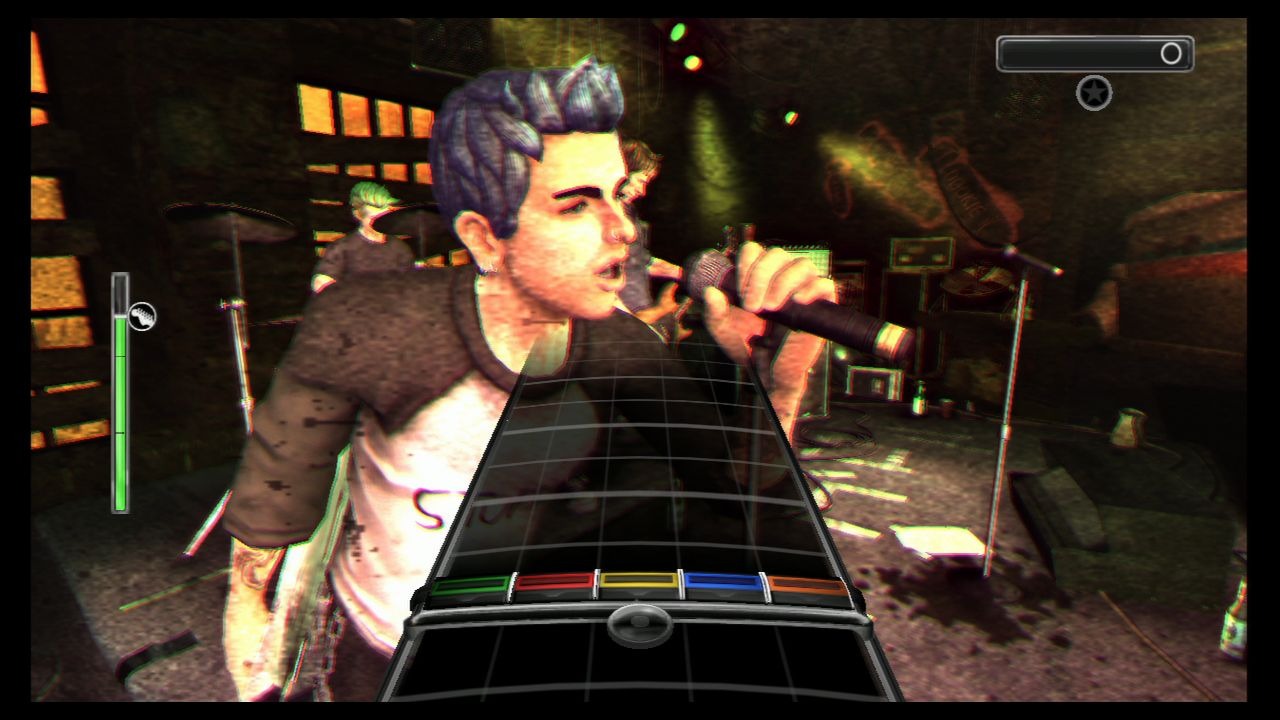Click the microphone icon on the crowd meter
This screenshot has height=720, width=1280.
tap(142, 317)
